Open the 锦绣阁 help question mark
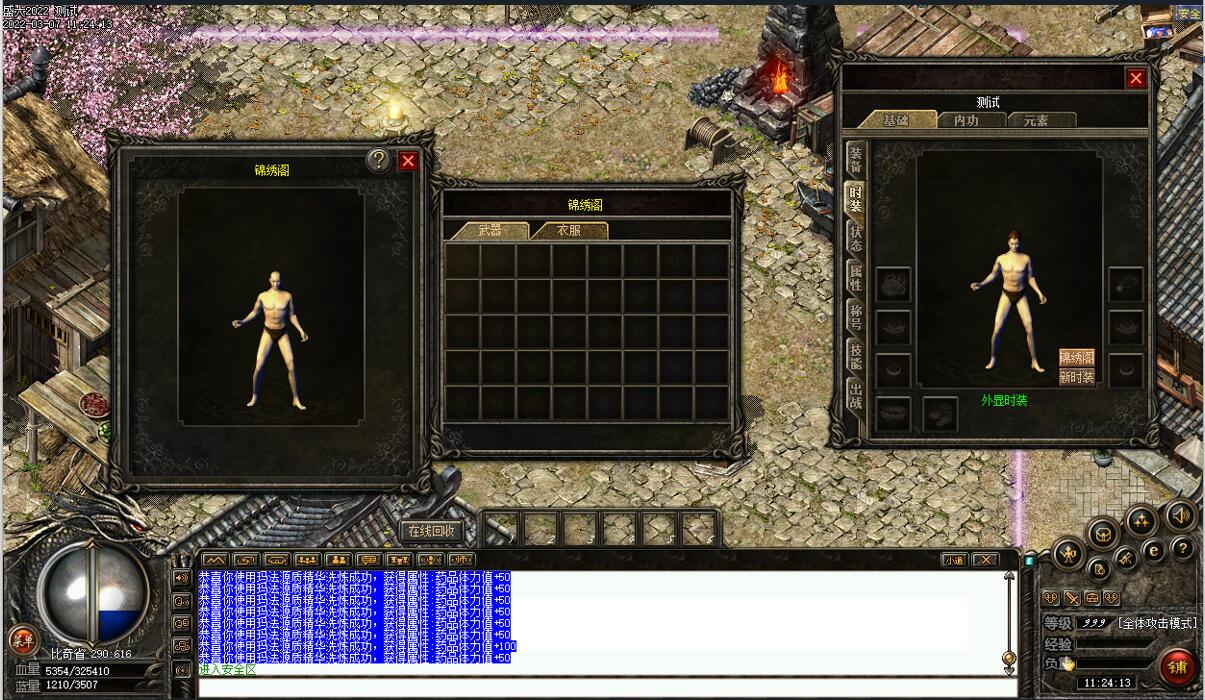 click(x=378, y=160)
